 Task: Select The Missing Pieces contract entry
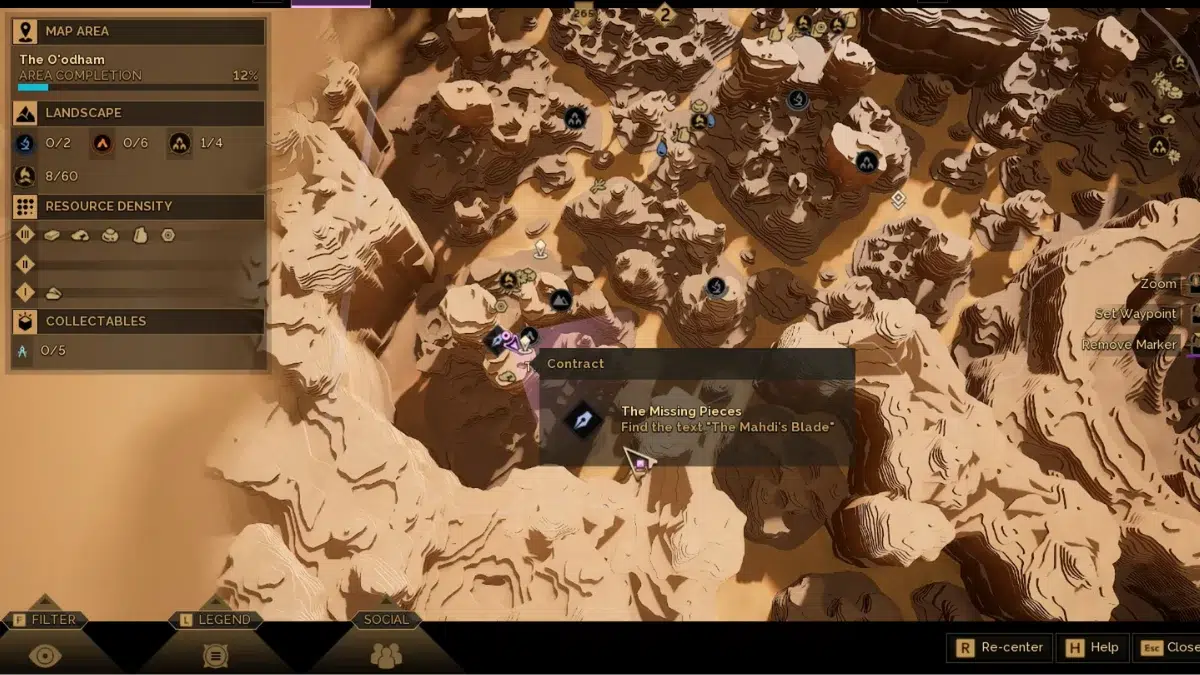click(x=681, y=419)
